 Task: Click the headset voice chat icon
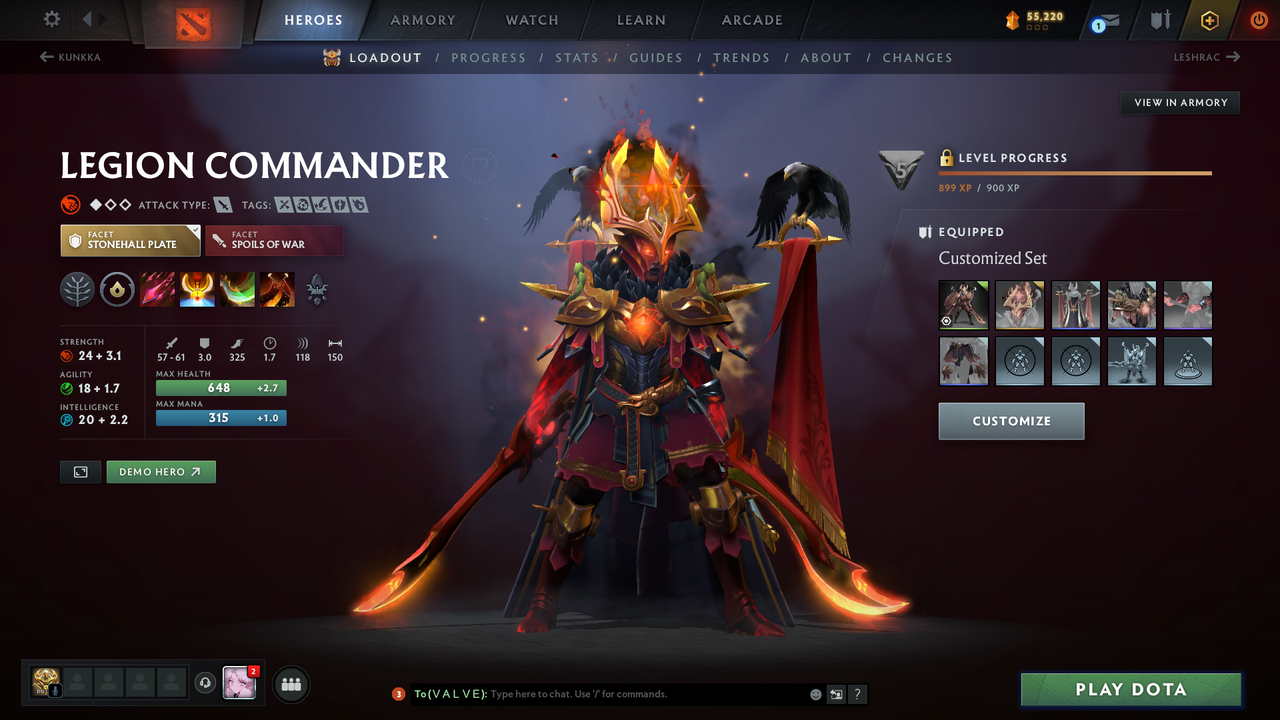pos(205,684)
